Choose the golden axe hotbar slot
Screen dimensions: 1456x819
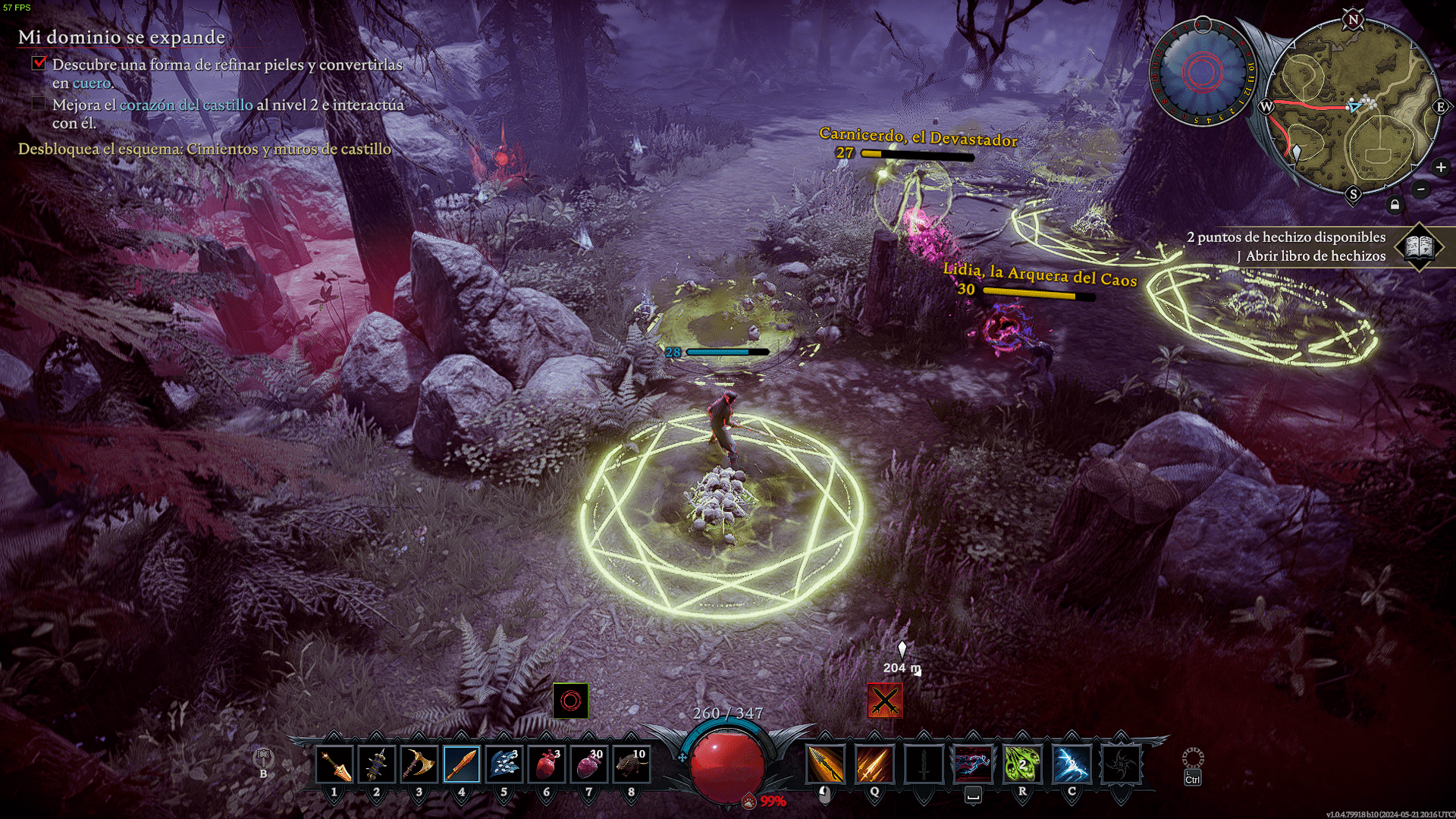click(419, 764)
